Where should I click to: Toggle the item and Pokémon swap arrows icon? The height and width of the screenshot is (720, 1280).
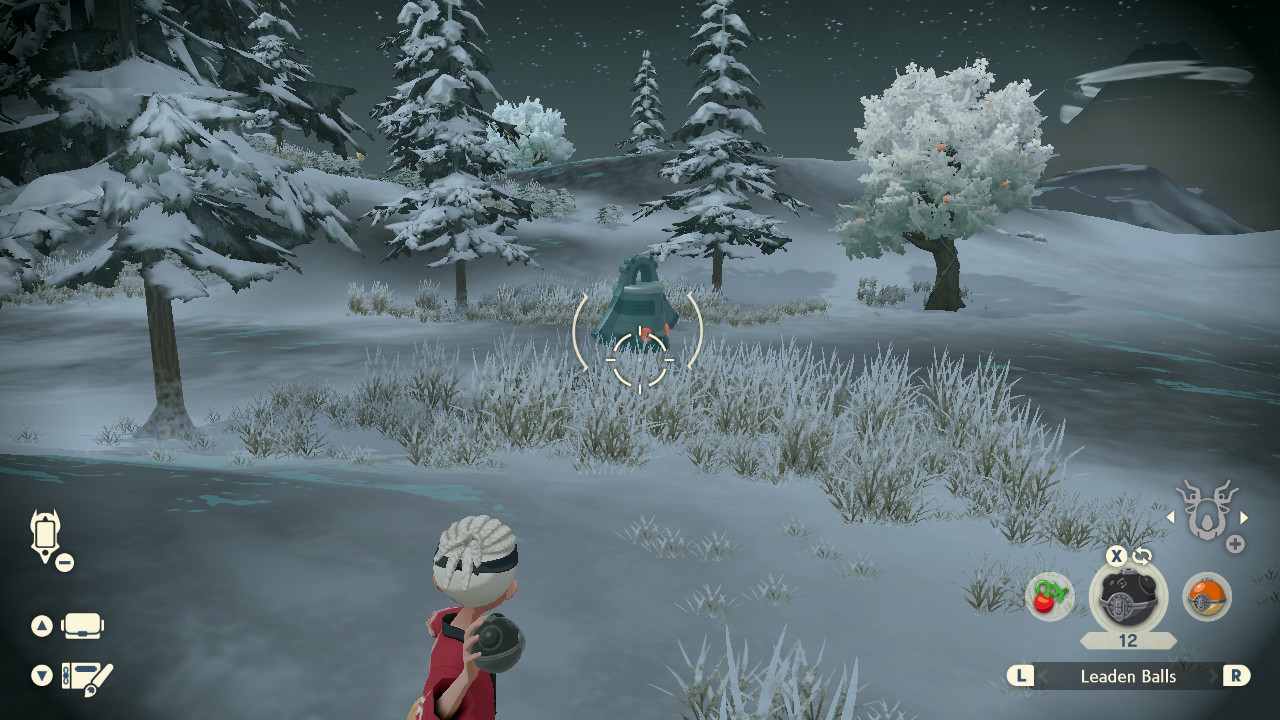click(x=1142, y=556)
